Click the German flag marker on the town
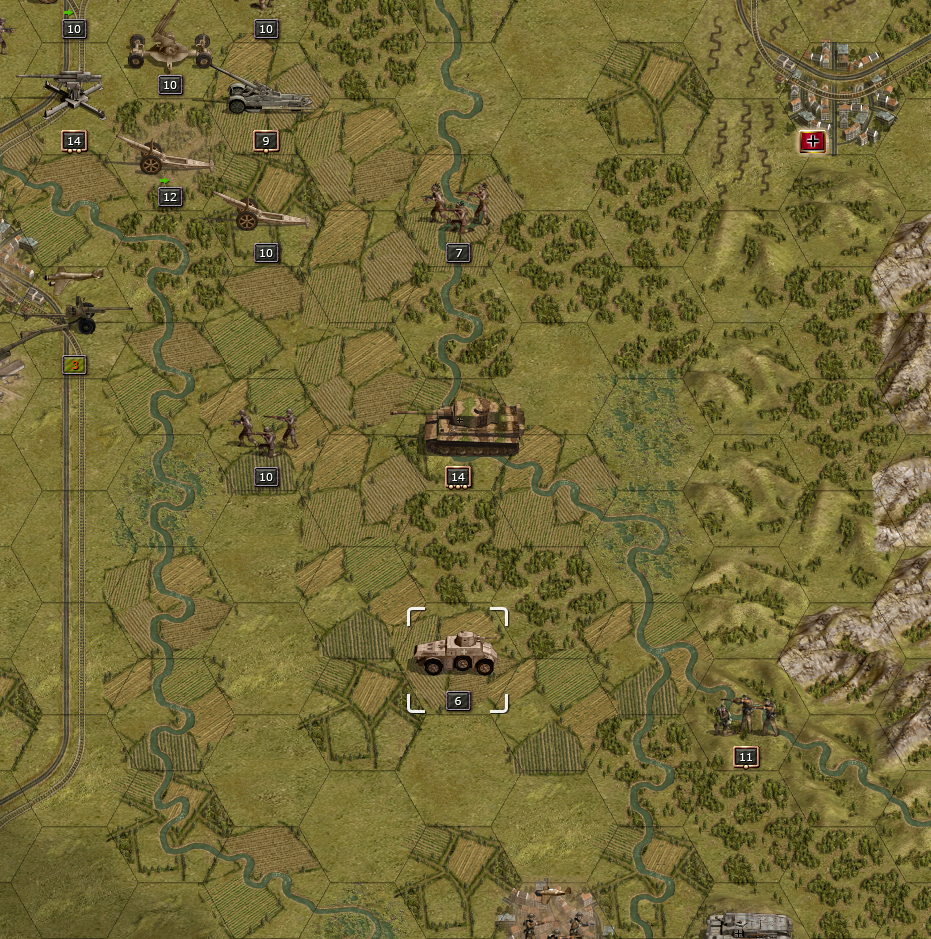931x939 pixels. pos(812,141)
